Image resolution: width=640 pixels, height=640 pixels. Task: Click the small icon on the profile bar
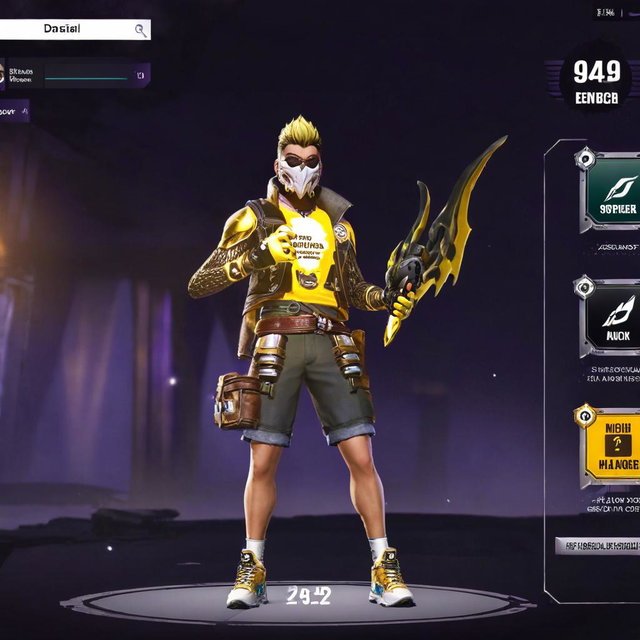pyautogui.click(x=141, y=74)
